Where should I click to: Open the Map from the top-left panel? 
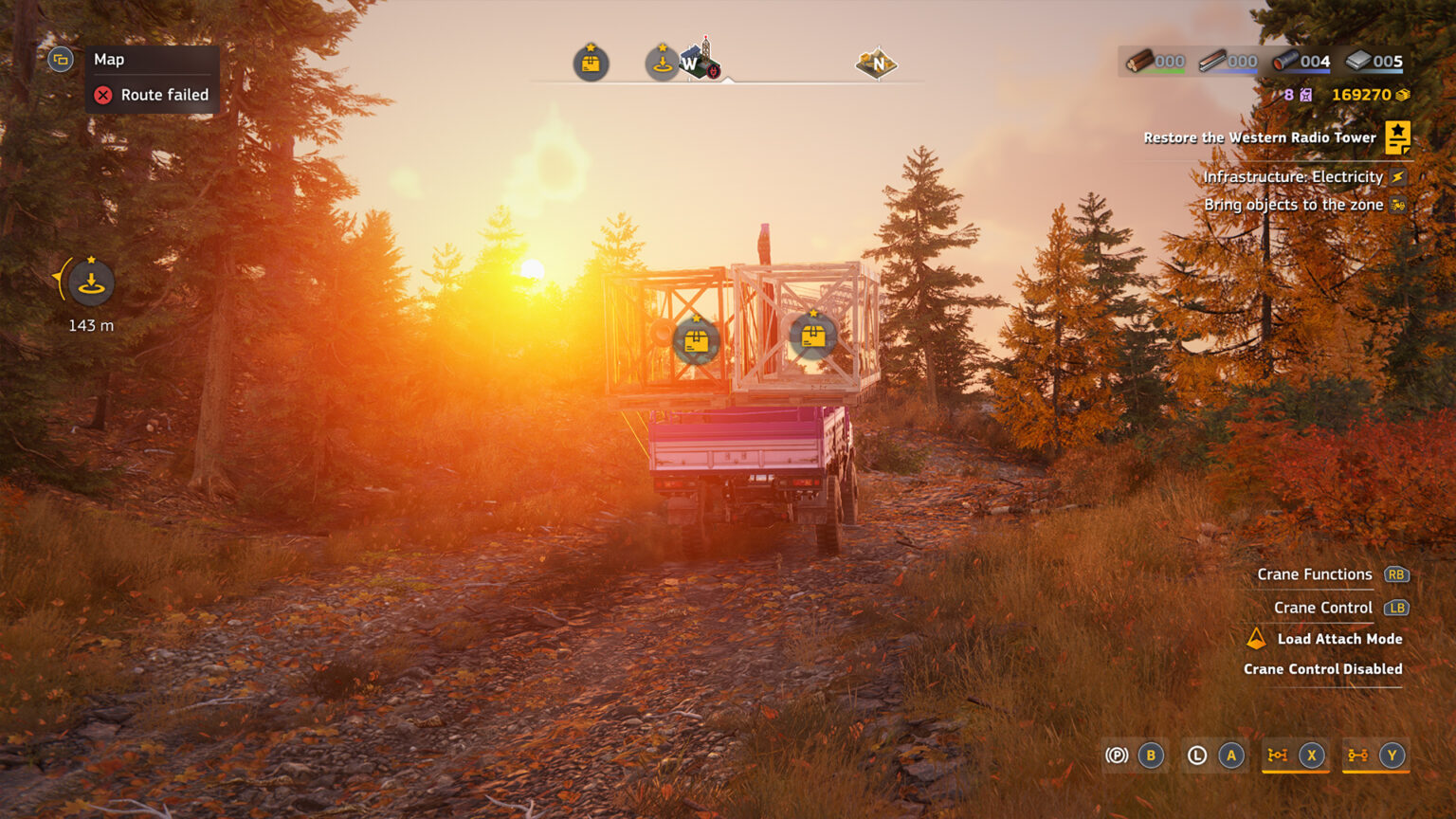pyautogui.click(x=59, y=59)
